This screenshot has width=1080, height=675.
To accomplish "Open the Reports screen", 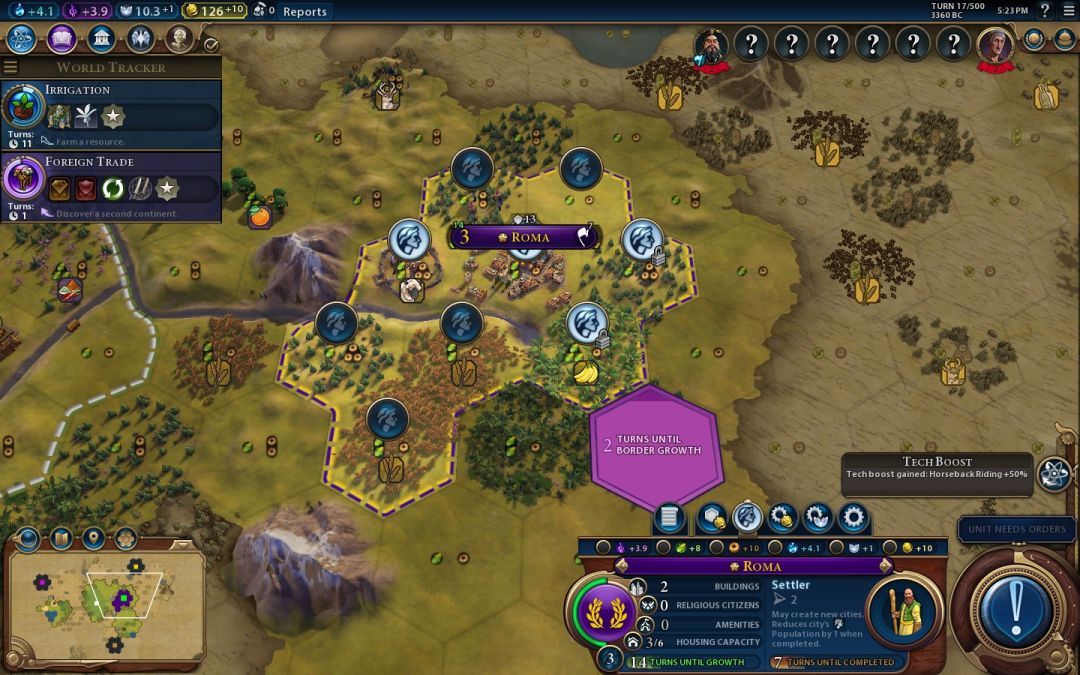I will tap(304, 12).
